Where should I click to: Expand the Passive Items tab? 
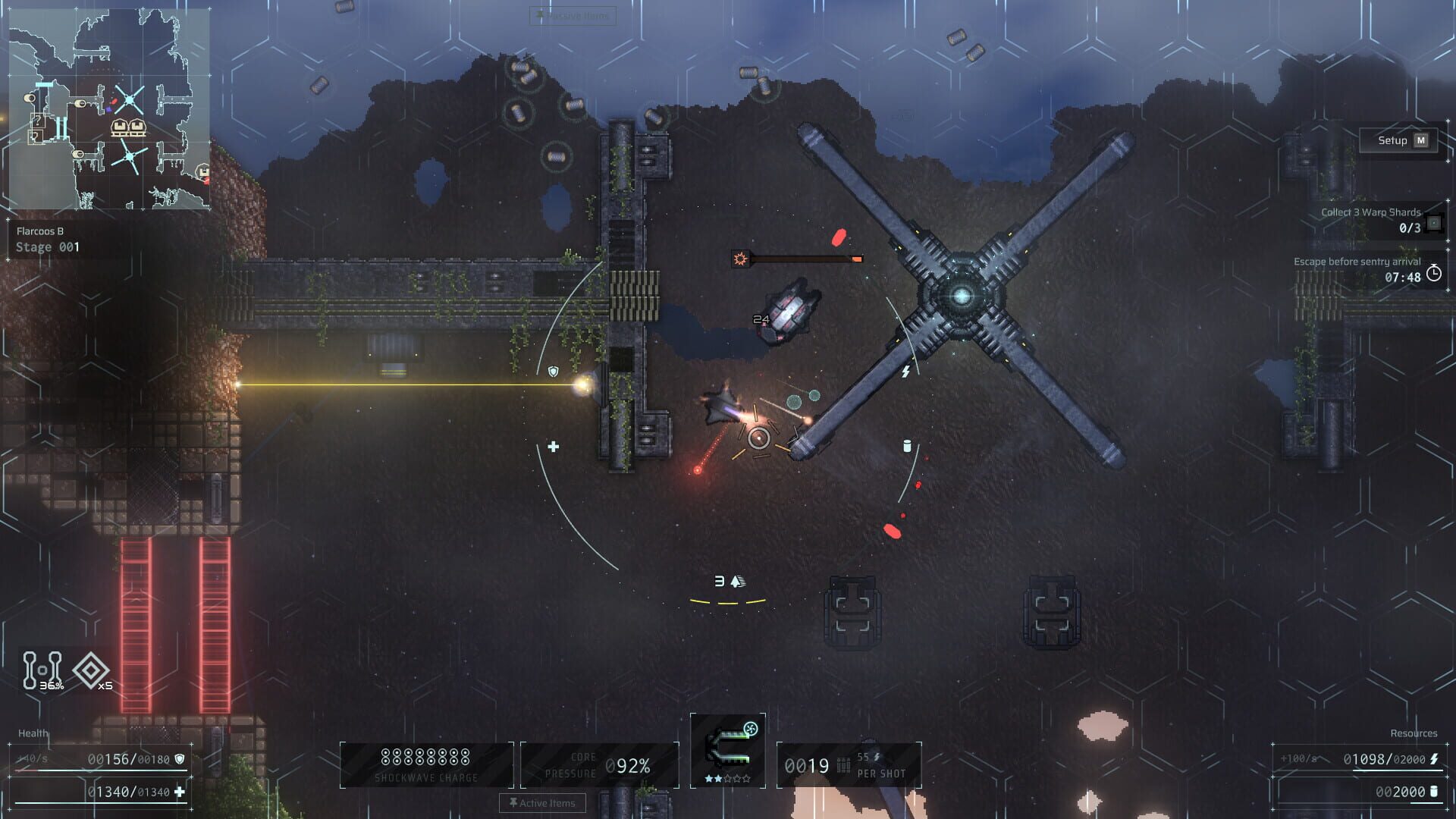click(573, 15)
